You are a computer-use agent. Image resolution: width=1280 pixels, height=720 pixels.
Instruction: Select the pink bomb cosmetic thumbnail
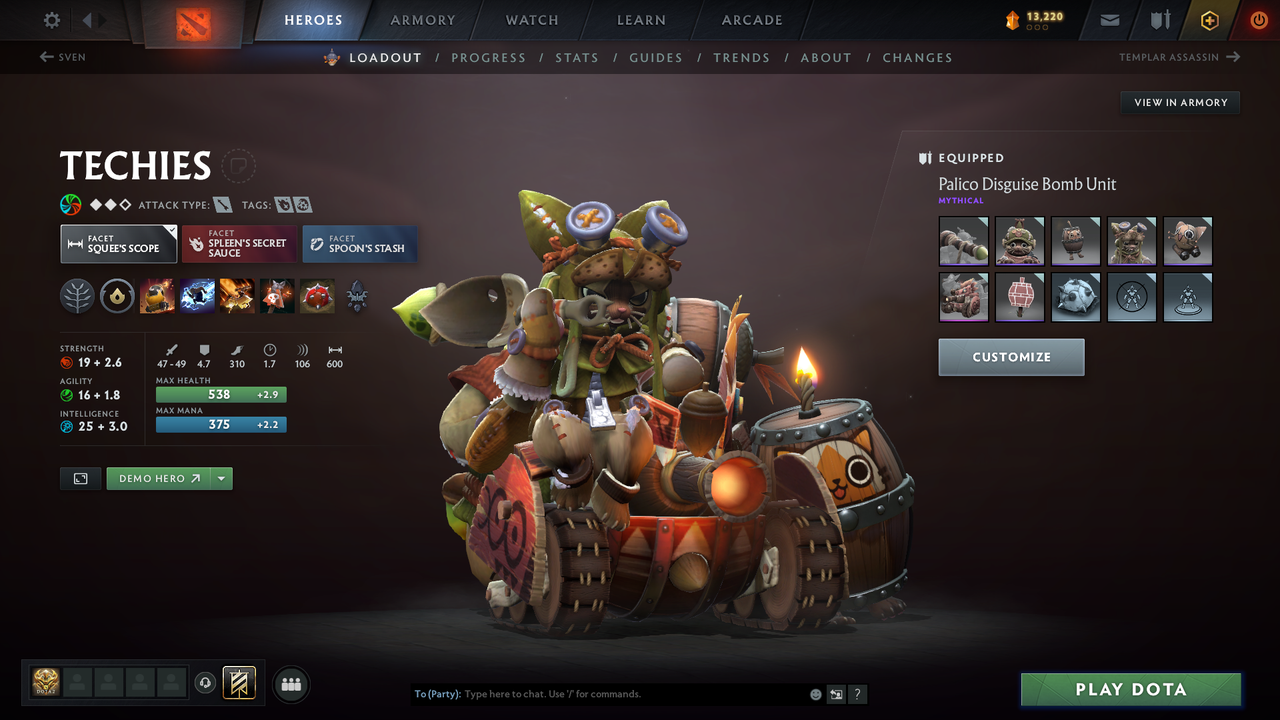tap(1019, 297)
